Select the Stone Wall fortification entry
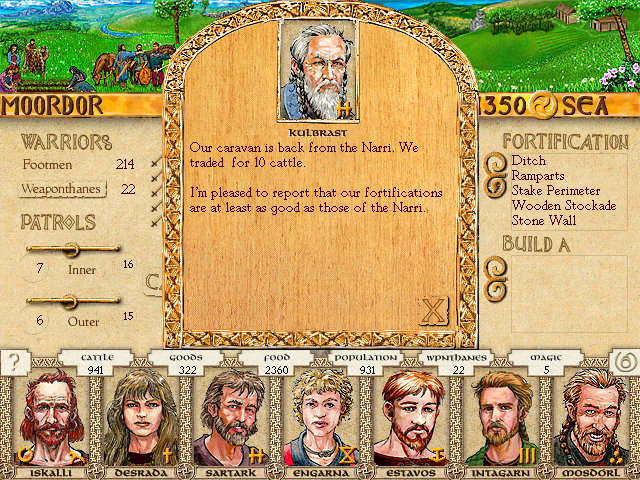The image size is (640, 480). [546, 219]
